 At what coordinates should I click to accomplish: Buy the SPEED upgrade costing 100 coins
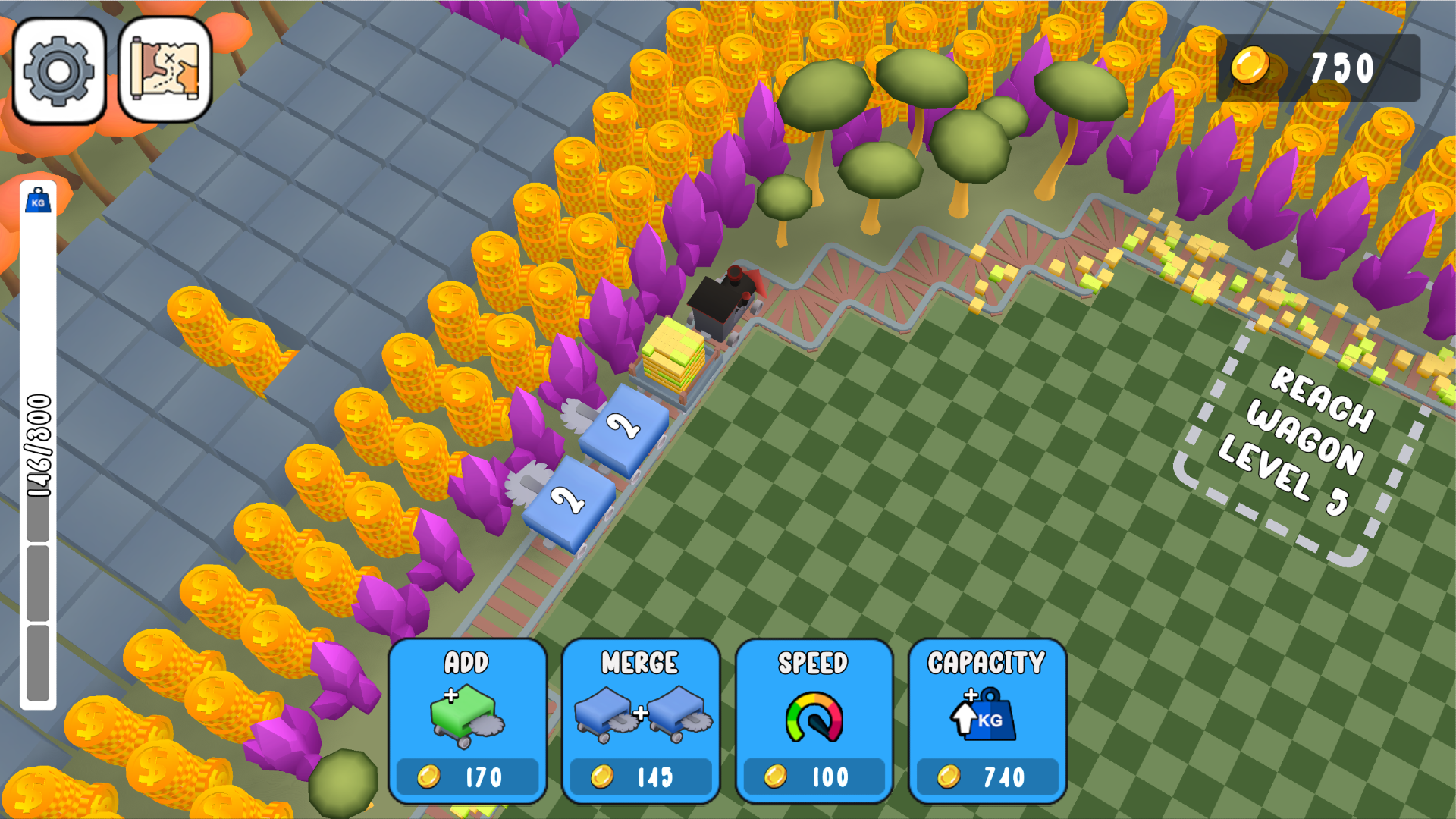click(814, 776)
